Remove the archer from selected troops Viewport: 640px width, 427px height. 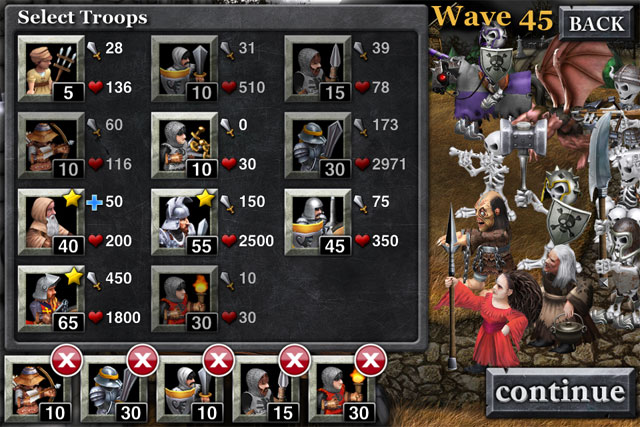pos(64,361)
